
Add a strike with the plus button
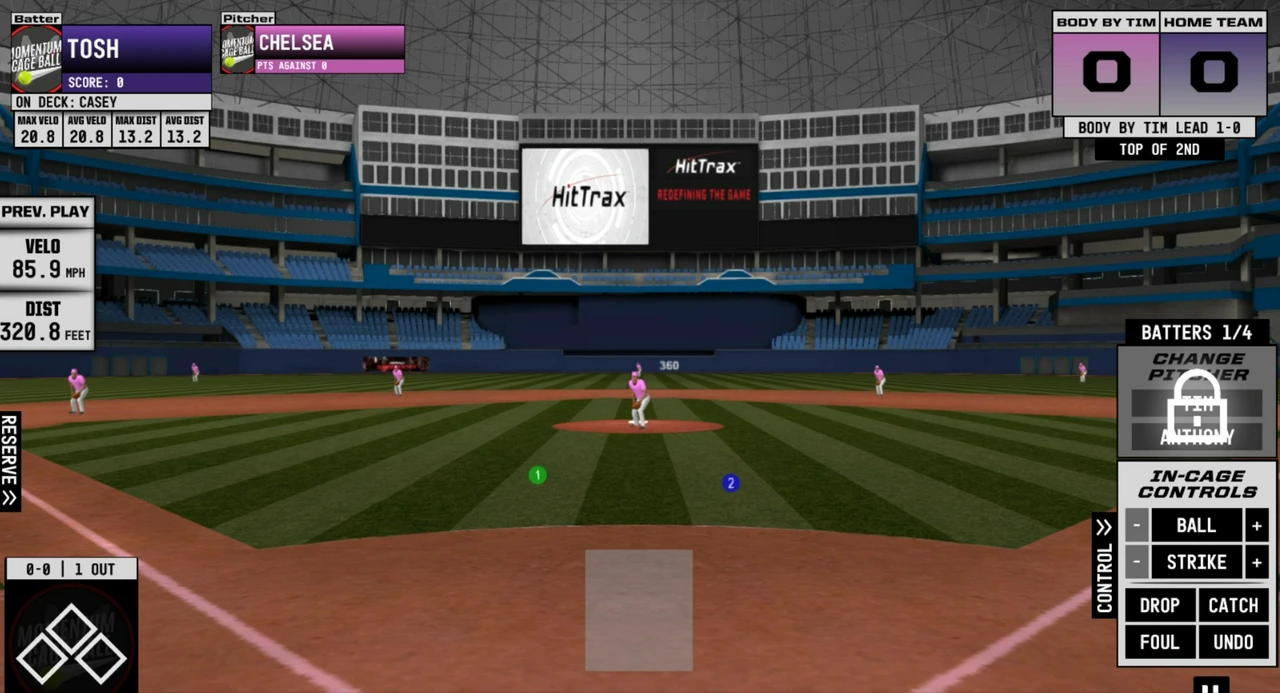1257,562
